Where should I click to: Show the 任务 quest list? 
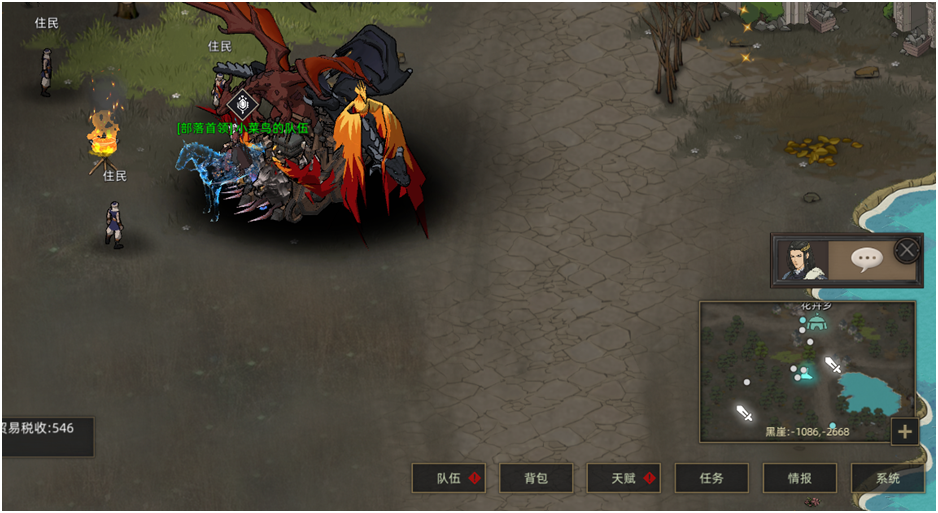712,478
